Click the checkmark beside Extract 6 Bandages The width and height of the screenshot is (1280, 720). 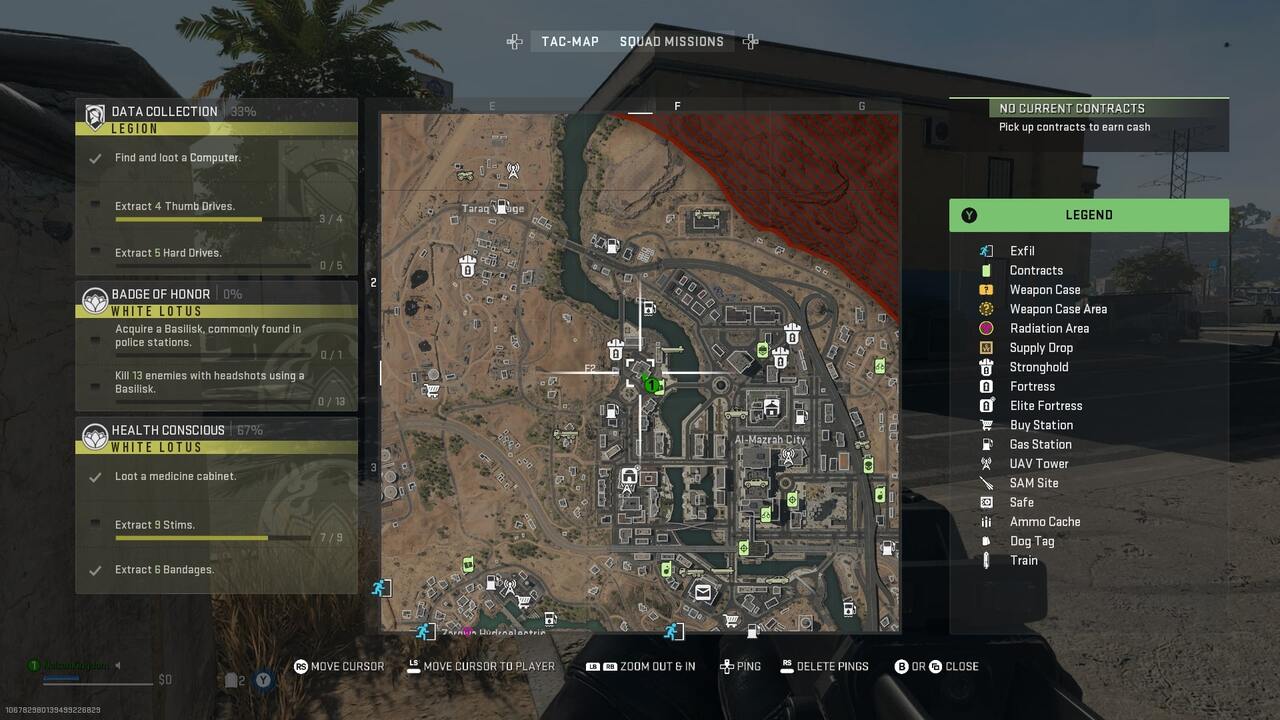click(96, 569)
